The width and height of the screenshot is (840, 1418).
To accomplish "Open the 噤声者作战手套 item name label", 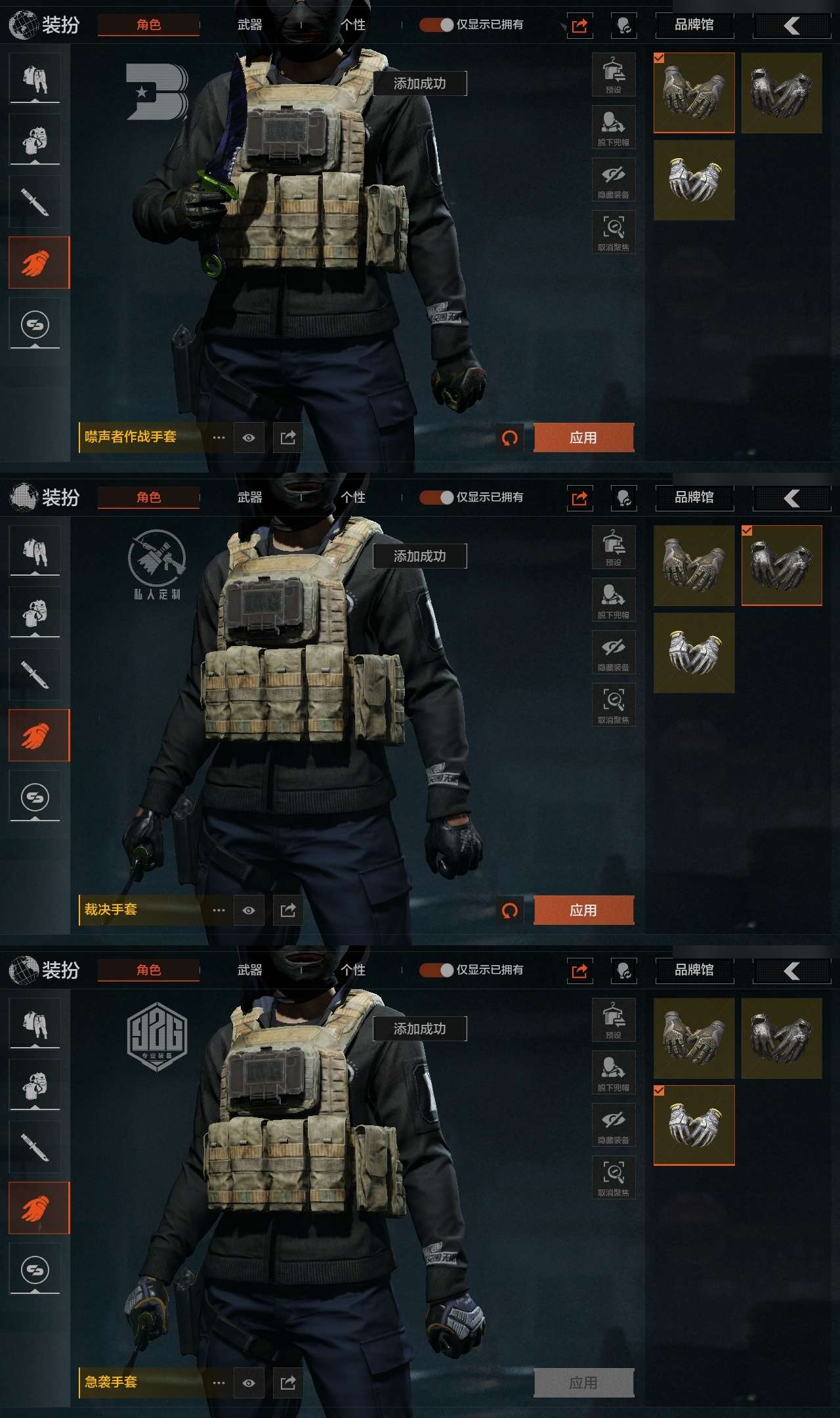I will (x=131, y=437).
